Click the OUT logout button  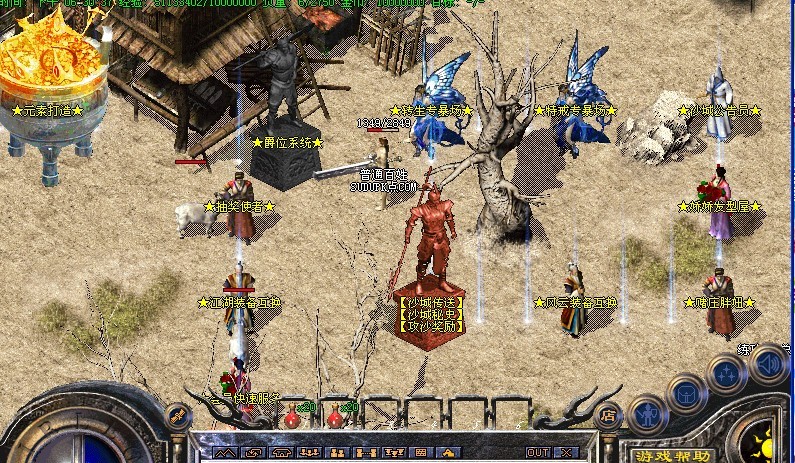[538, 453]
